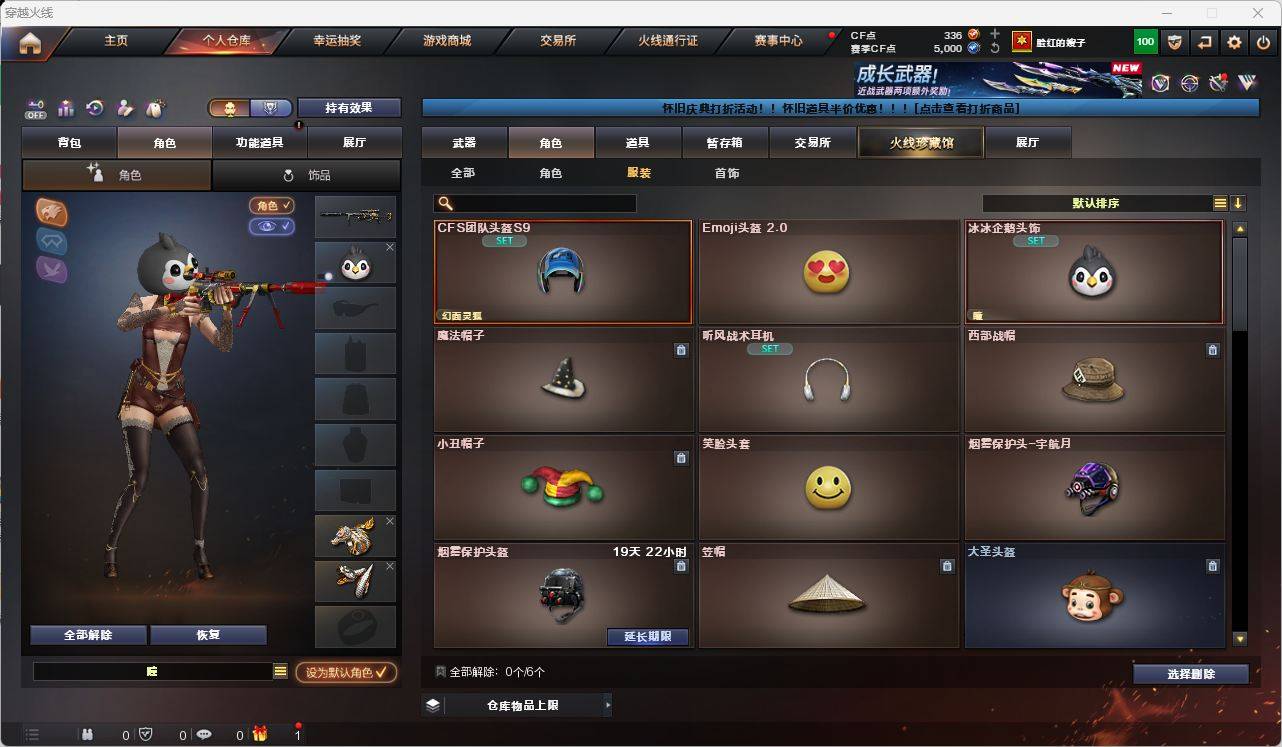The image size is (1282, 747).
Task: Open the 首饰 category tab
Action: click(726, 173)
